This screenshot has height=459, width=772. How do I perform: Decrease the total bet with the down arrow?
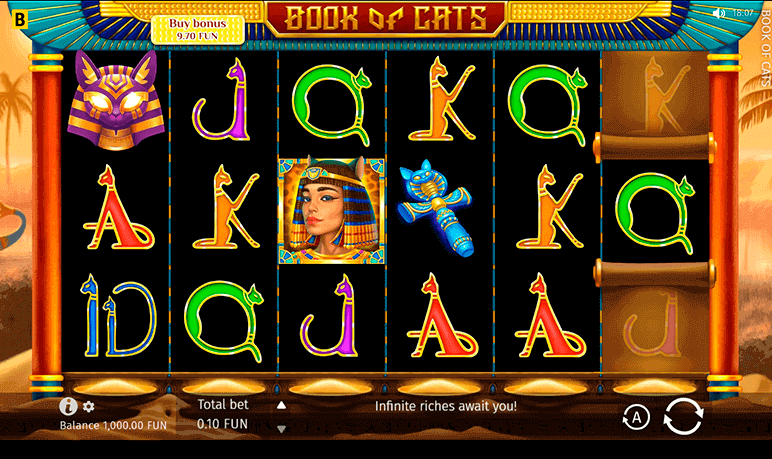(281, 428)
